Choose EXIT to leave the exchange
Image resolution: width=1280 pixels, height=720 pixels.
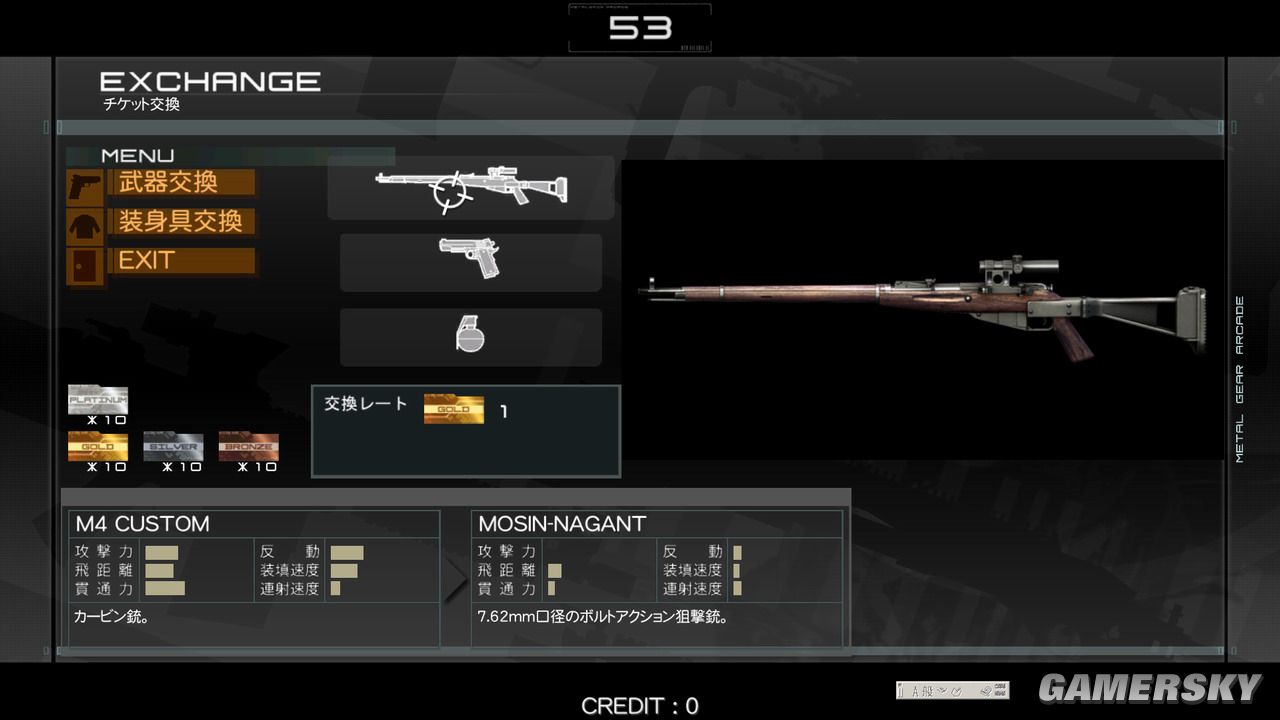(x=180, y=262)
